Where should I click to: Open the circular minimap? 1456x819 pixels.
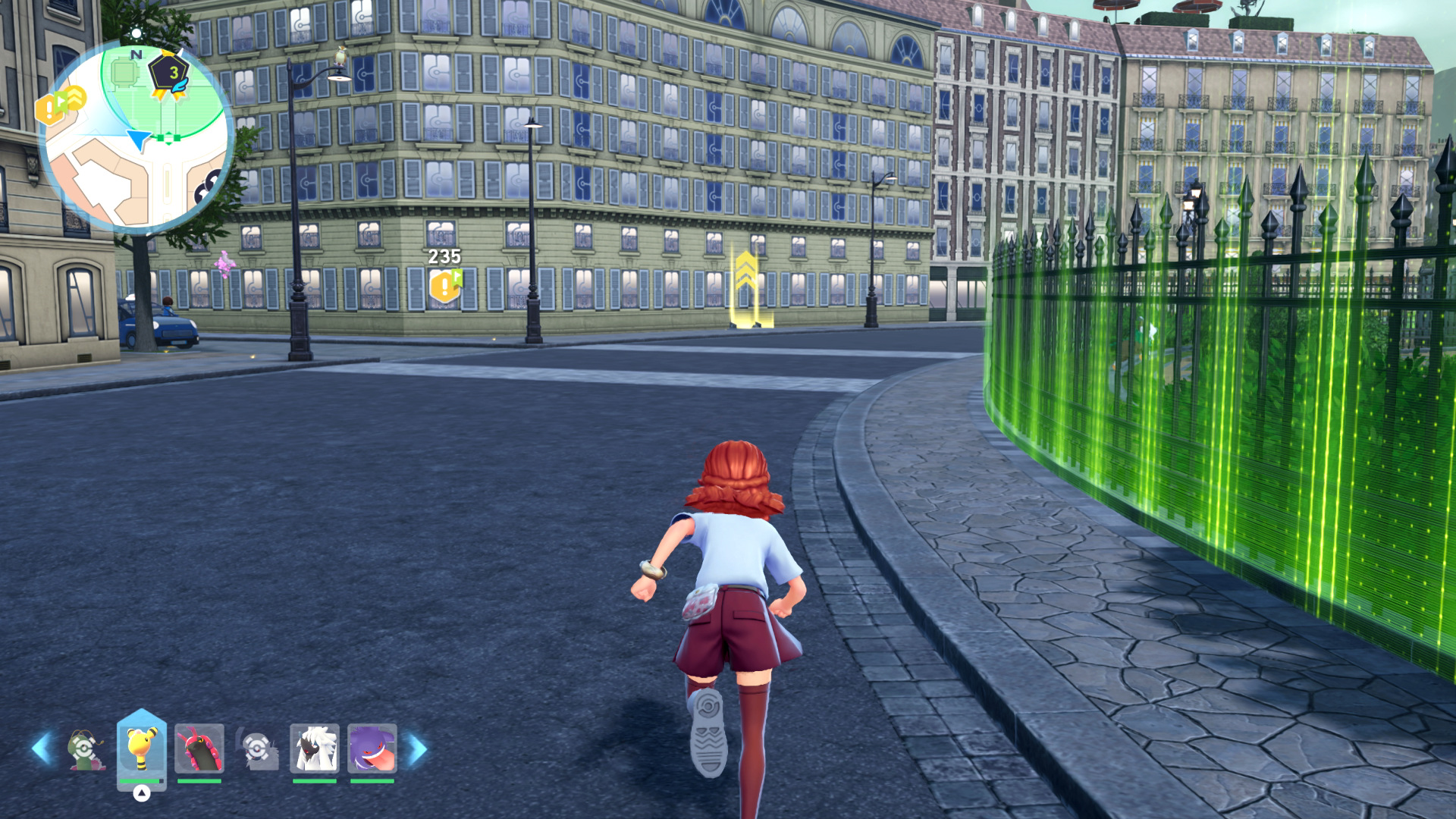point(136,136)
